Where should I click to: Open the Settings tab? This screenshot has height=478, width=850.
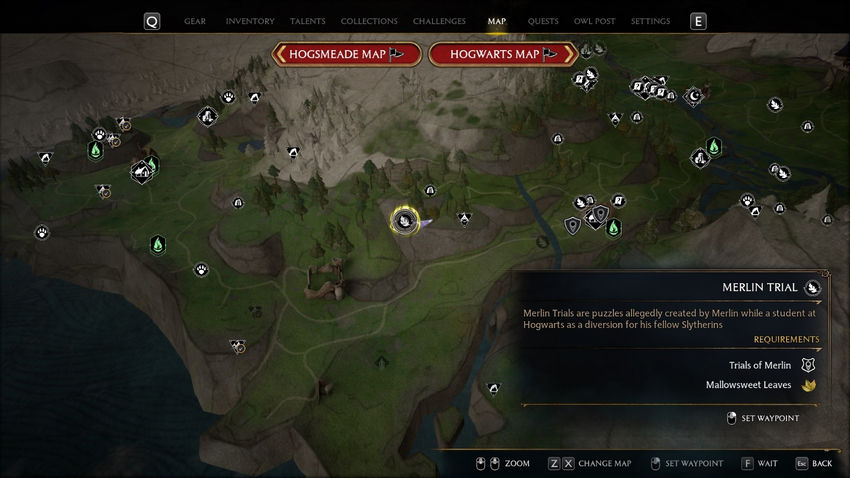pos(650,21)
